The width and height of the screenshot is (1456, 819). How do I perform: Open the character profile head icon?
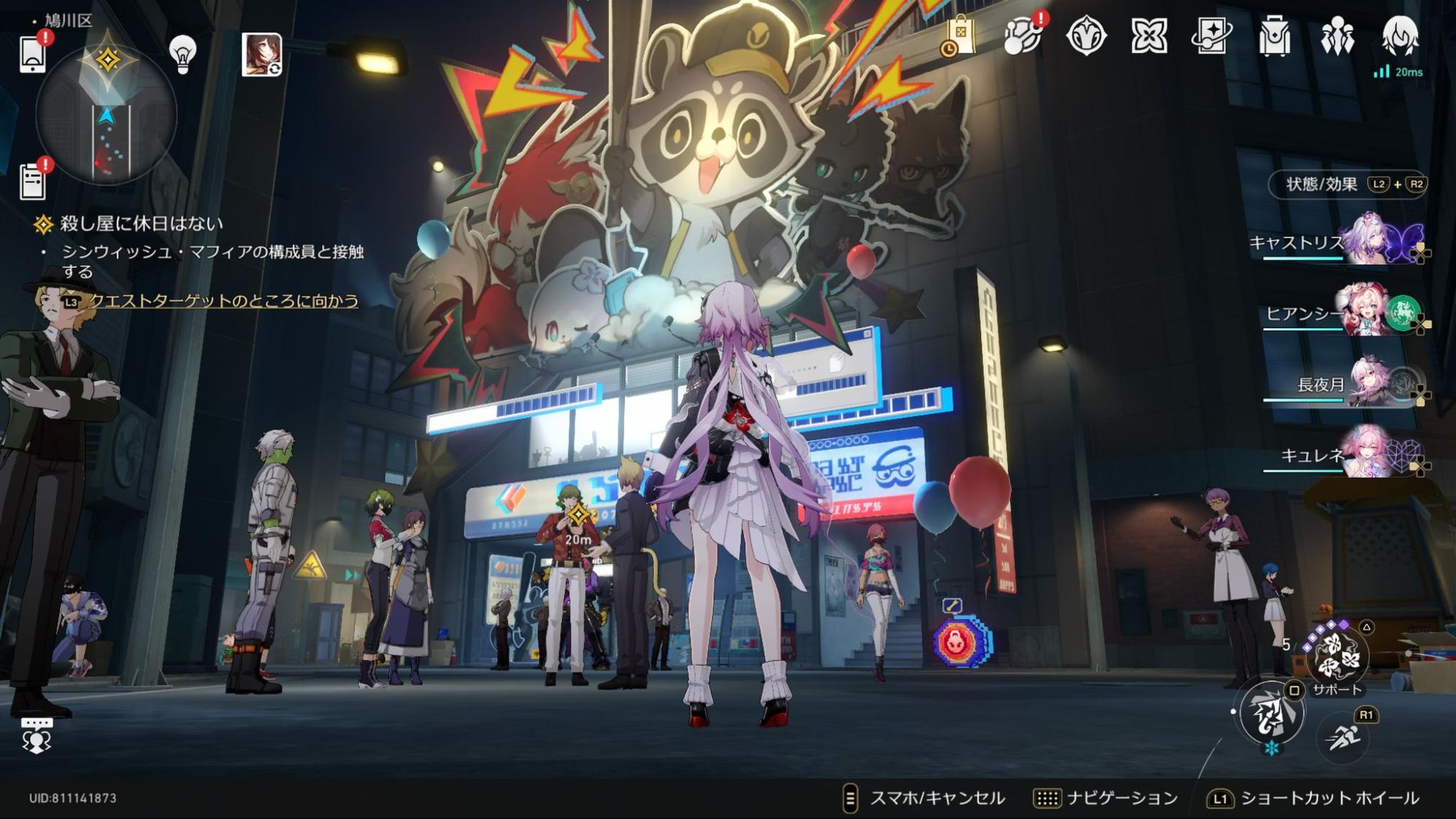point(1400,36)
